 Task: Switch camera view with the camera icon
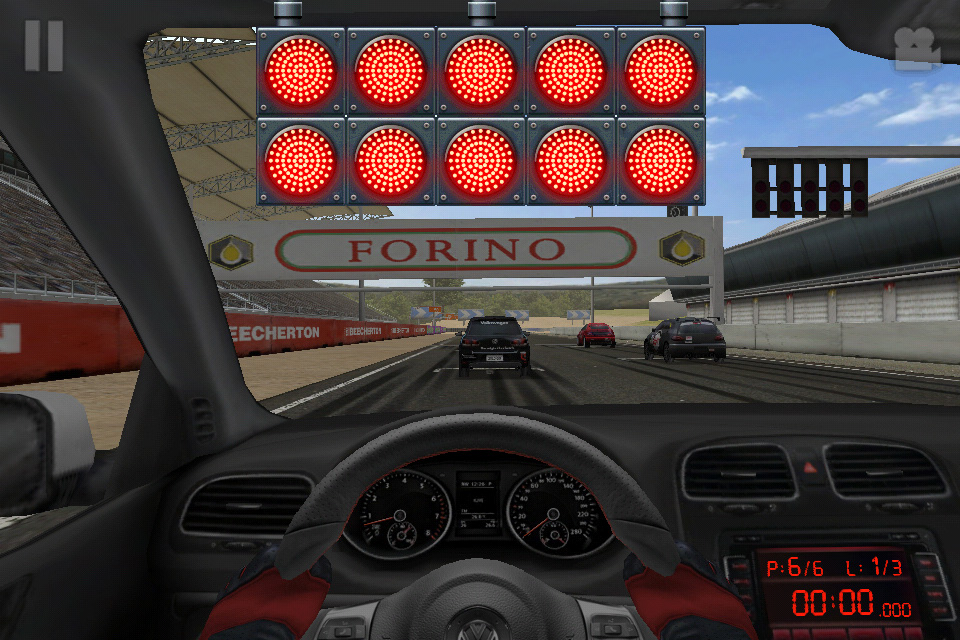pyautogui.click(x=917, y=49)
